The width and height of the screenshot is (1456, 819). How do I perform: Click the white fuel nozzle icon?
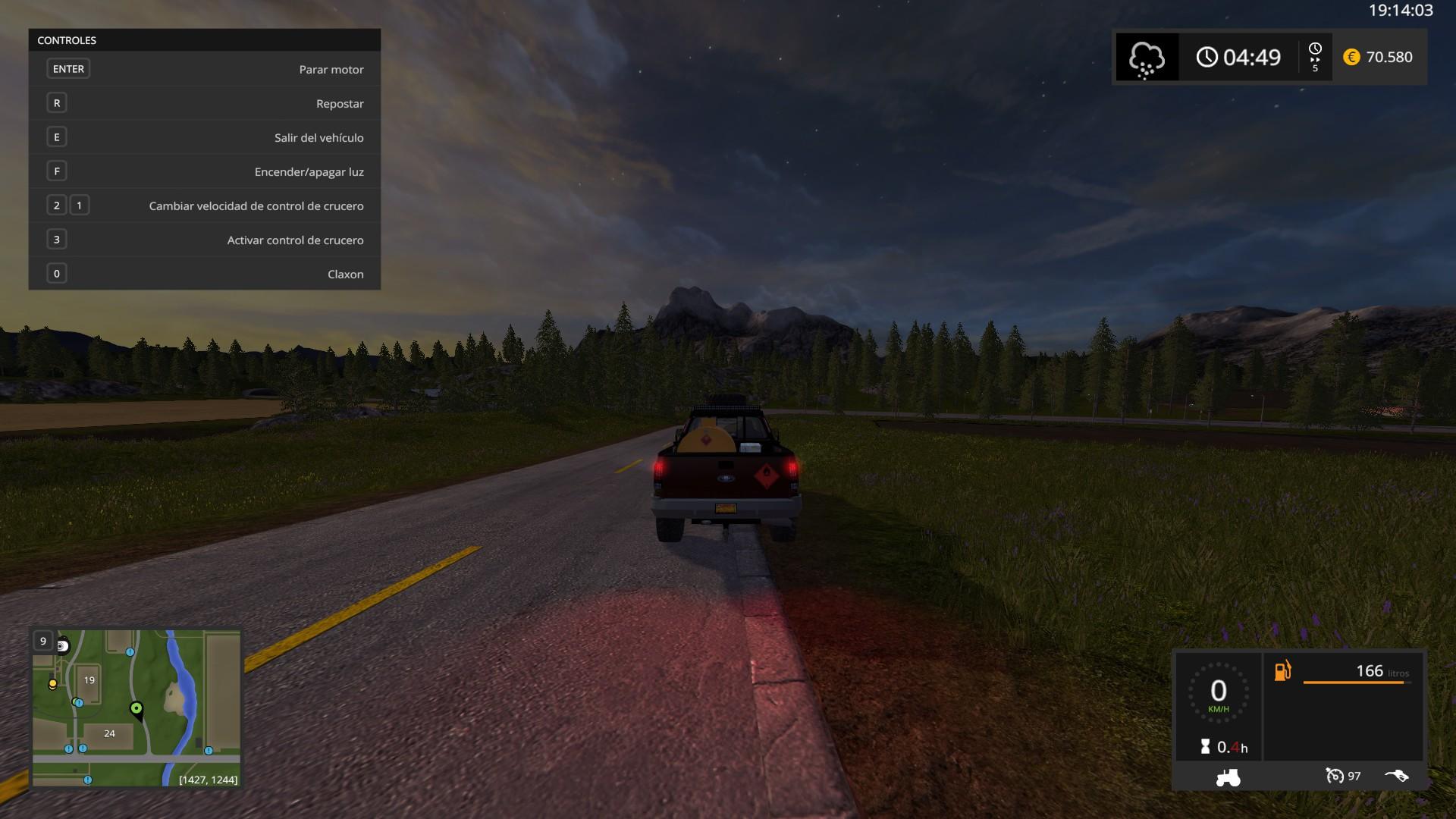coord(1396,776)
